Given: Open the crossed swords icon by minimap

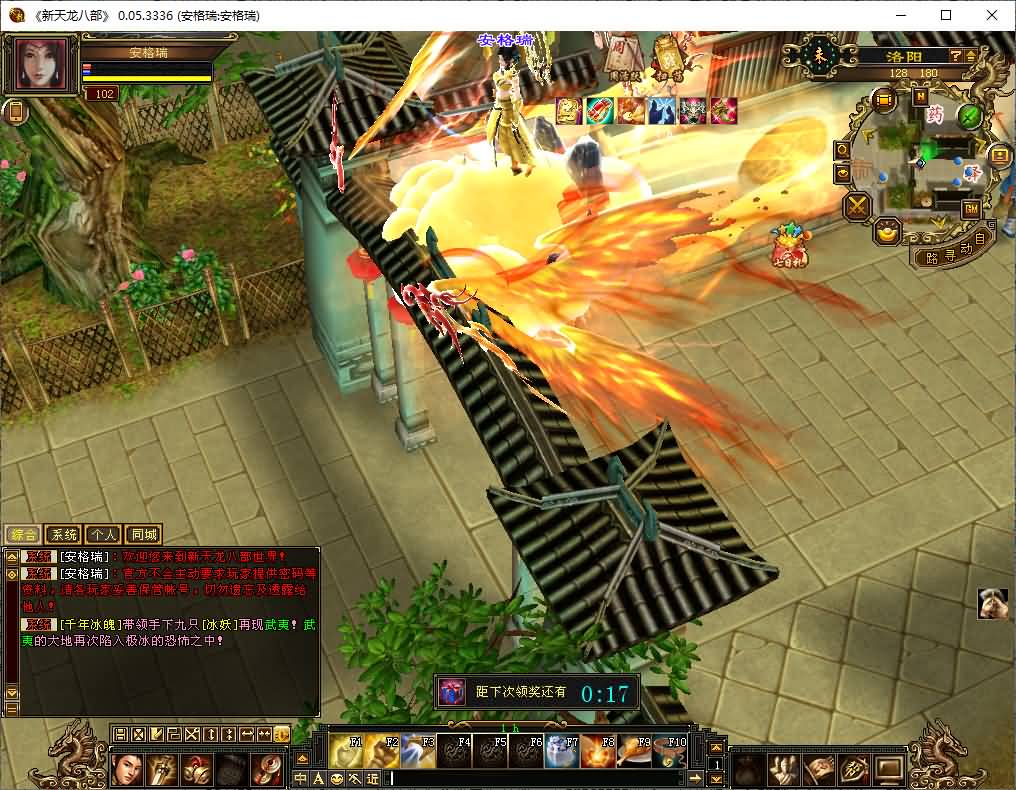Looking at the screenshot, I should [x=858, y=207].
